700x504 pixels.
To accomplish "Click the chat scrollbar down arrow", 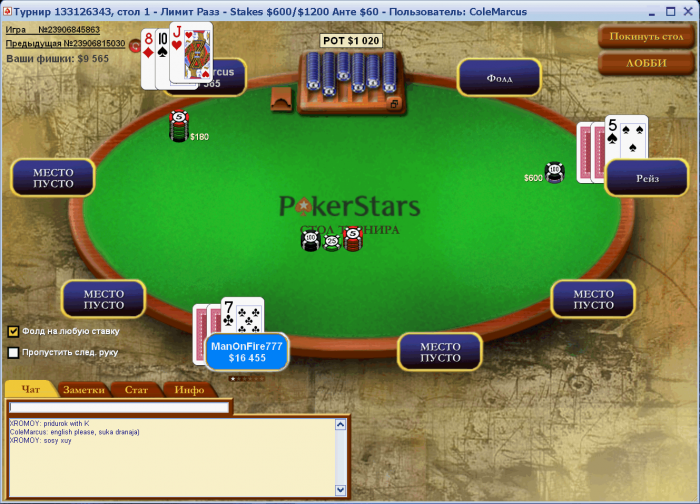I will coord(341,489).
